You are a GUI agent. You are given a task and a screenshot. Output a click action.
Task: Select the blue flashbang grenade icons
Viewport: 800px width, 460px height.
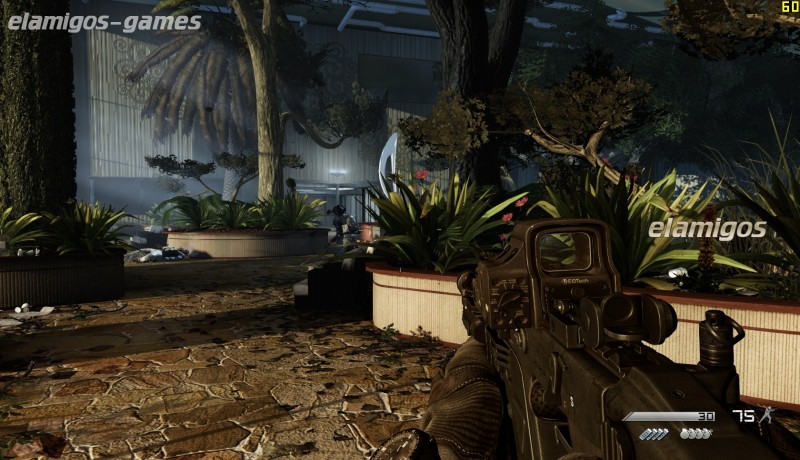tap(653, 434)
